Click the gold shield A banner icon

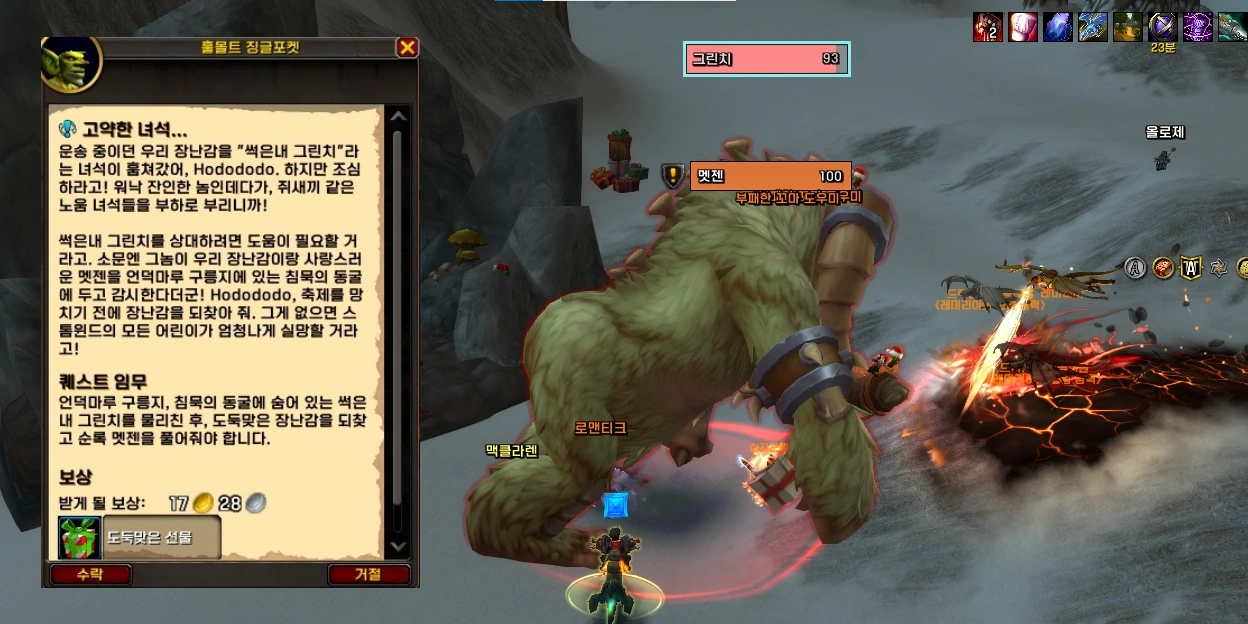click(1190, 267)
